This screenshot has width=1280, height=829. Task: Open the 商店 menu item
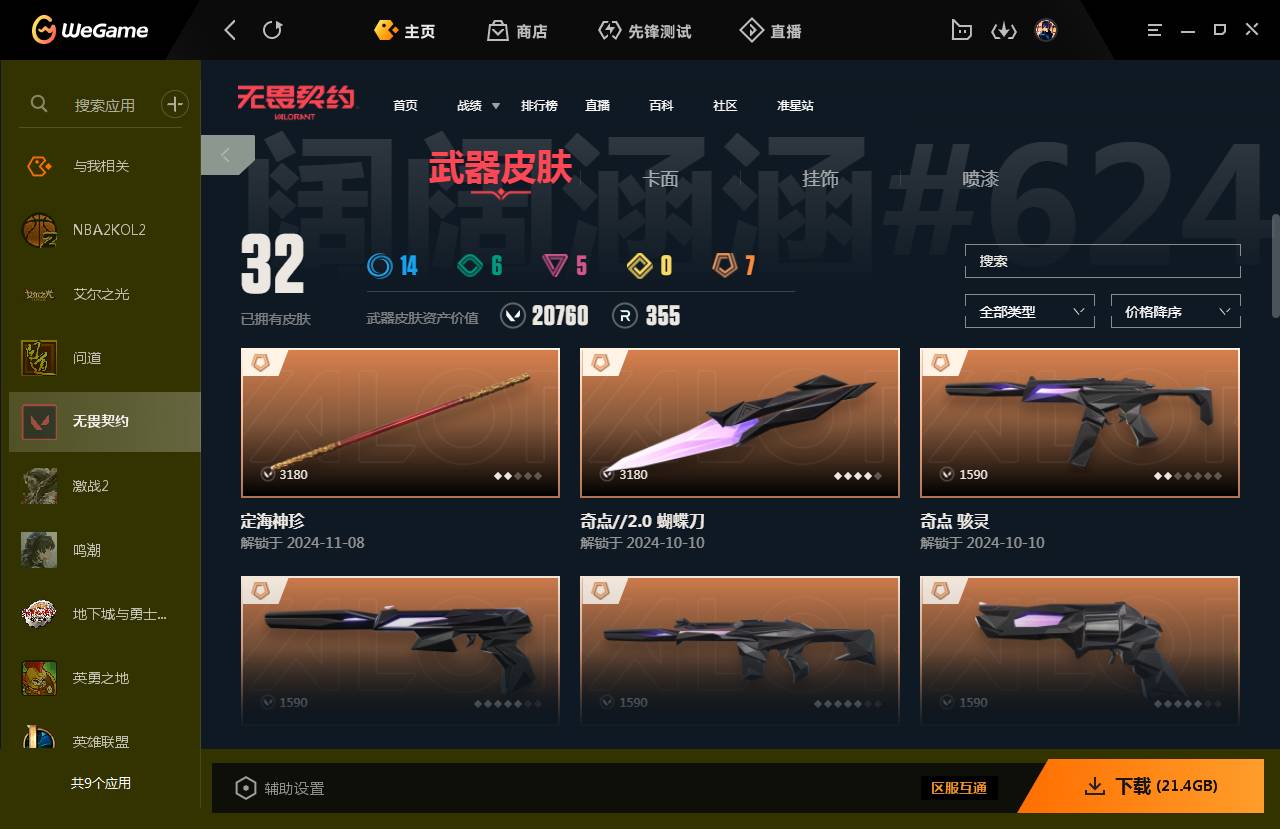point(517,30)
